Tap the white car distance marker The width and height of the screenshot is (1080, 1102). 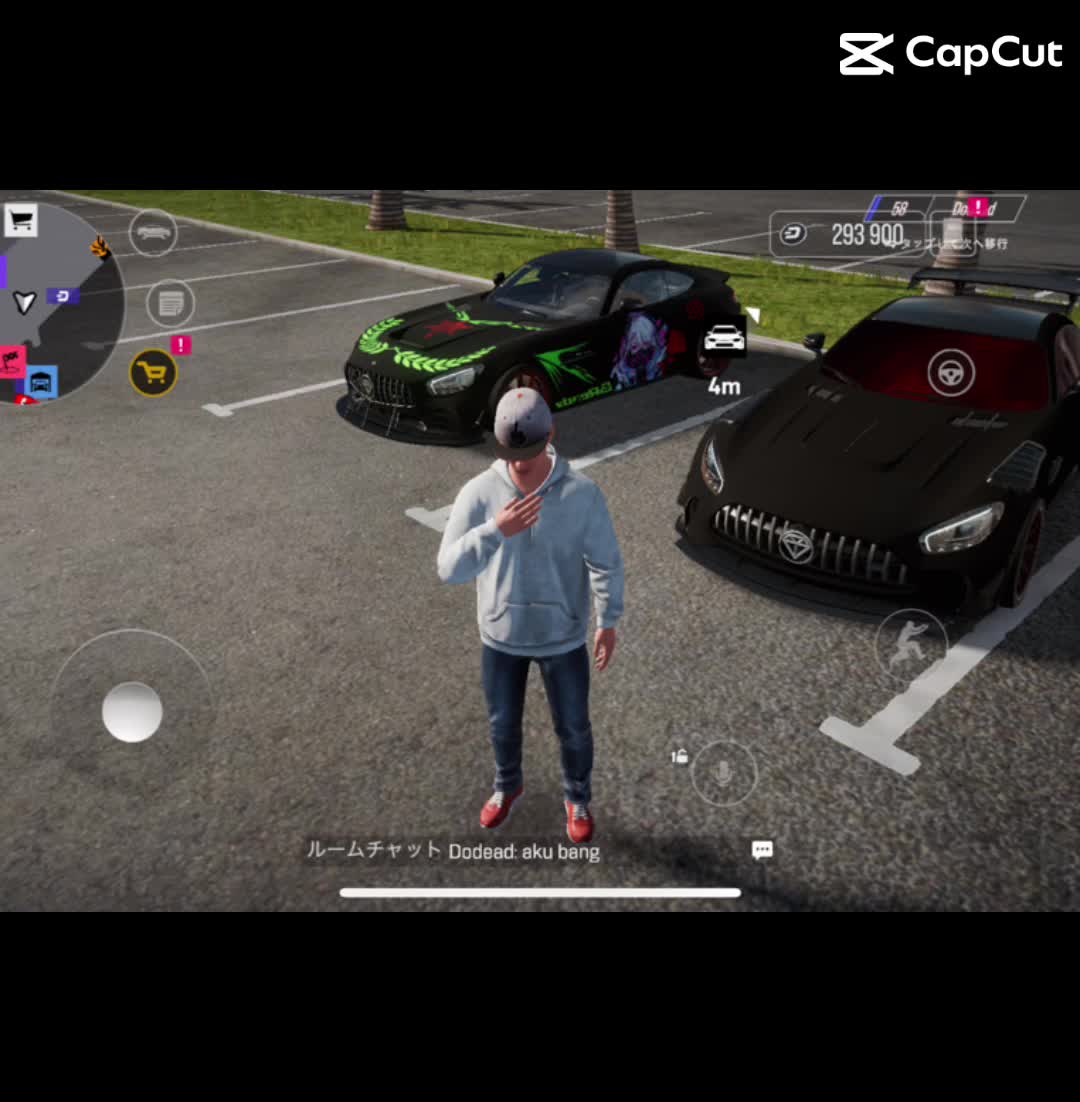(724, 338)
